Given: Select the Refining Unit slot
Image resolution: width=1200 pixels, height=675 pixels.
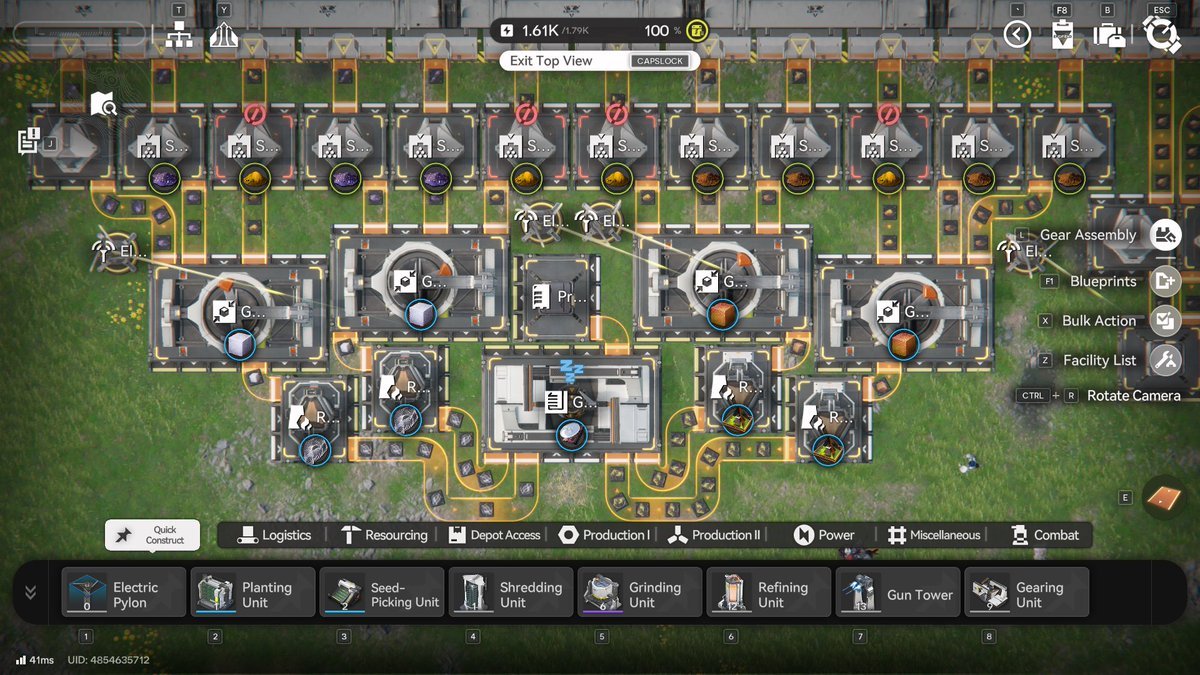Looking at the screenshot, I should pyautogui.click(x=769, y=594).
